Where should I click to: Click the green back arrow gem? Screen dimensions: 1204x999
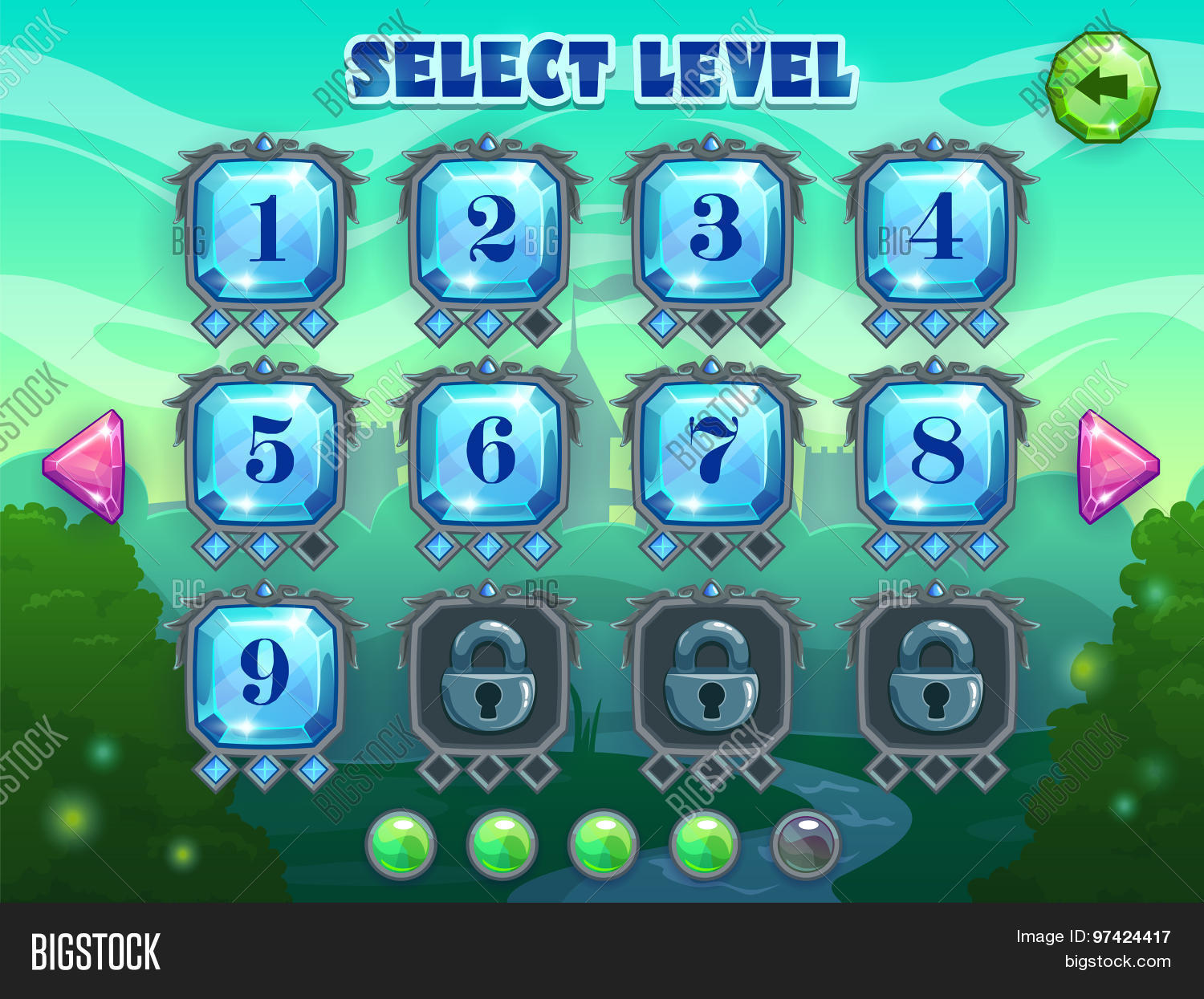point(1104,87)
